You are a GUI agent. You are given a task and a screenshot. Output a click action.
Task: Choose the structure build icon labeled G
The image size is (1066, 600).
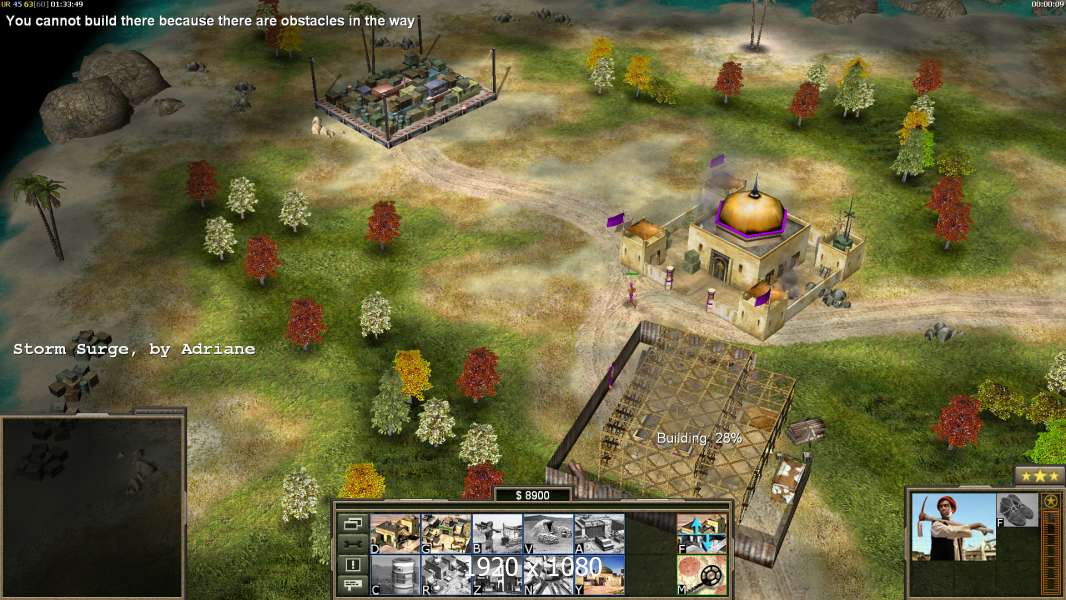click(446, 534)
